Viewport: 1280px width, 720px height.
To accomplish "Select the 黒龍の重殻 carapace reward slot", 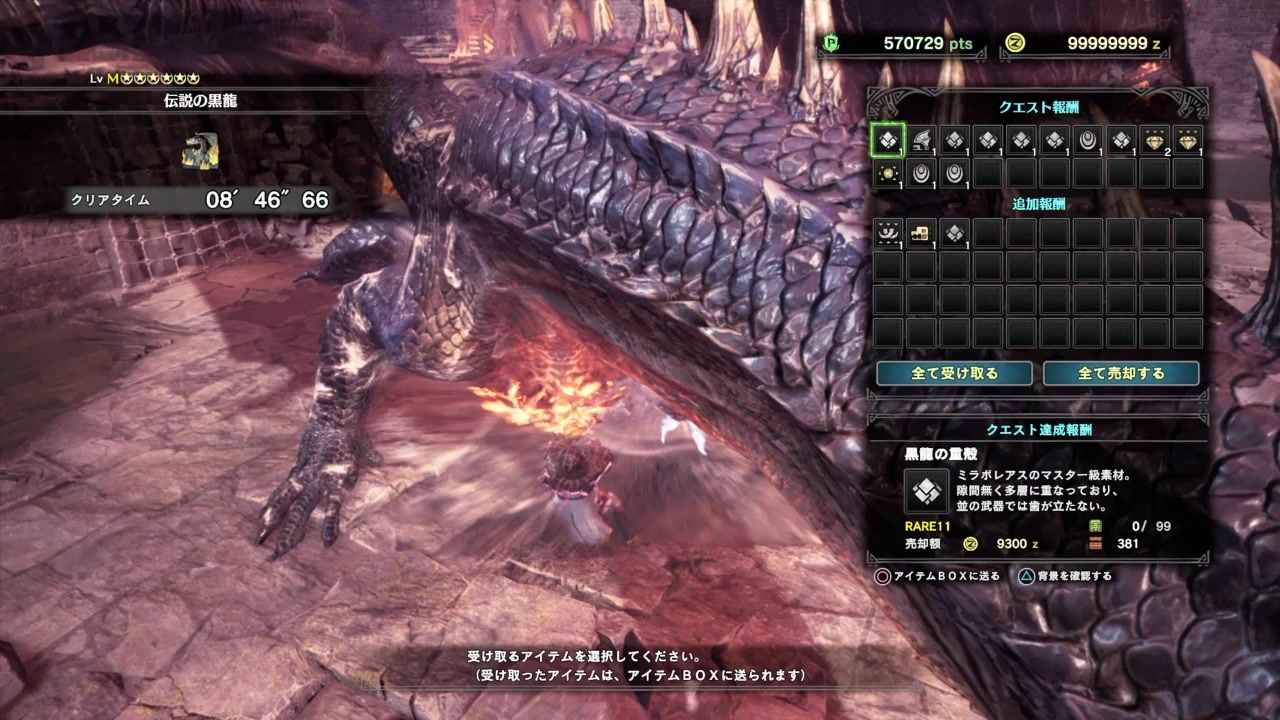I will 888,141.
